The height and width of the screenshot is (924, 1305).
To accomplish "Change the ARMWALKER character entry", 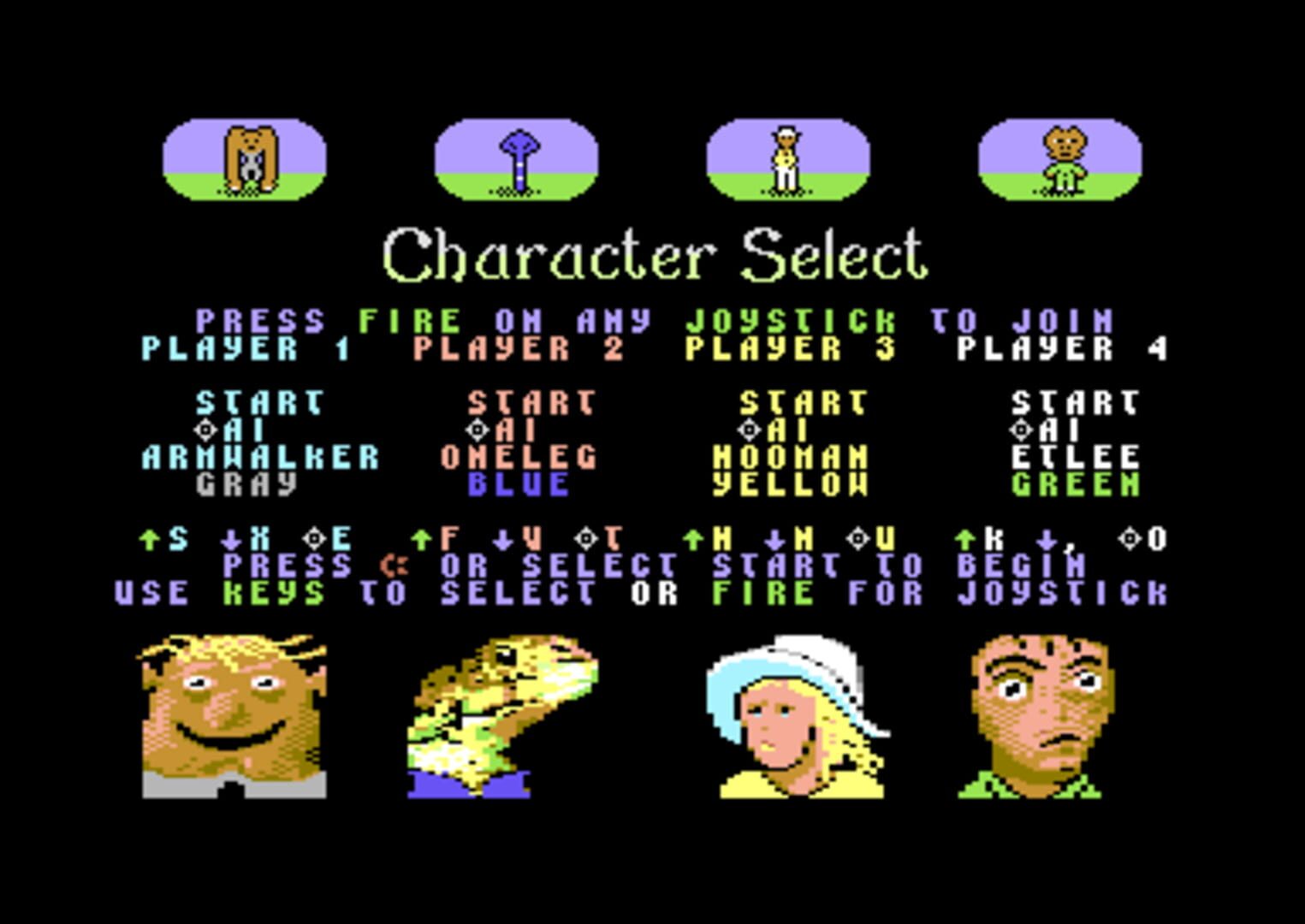I will (260, 457).
